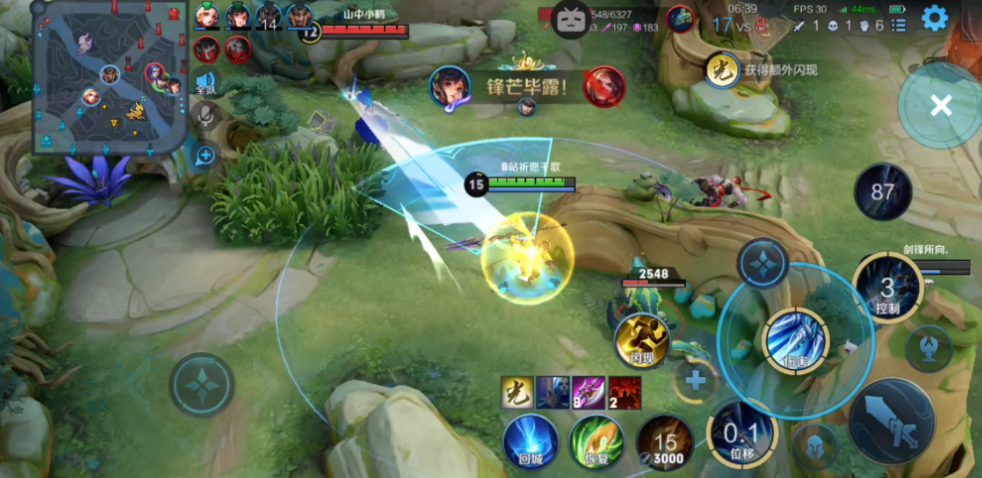Activate the 位移 dash skill

[x=742, y=435]
